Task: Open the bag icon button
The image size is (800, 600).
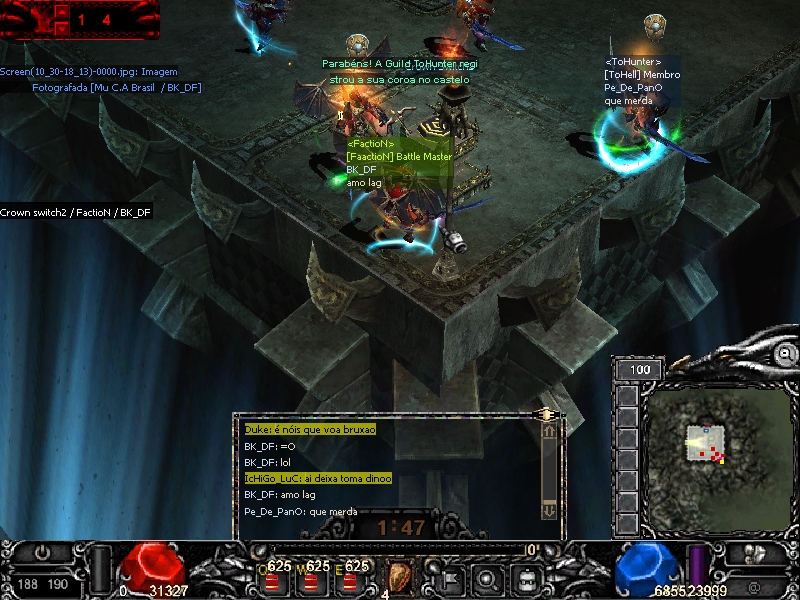Action: tap(525, 577)
